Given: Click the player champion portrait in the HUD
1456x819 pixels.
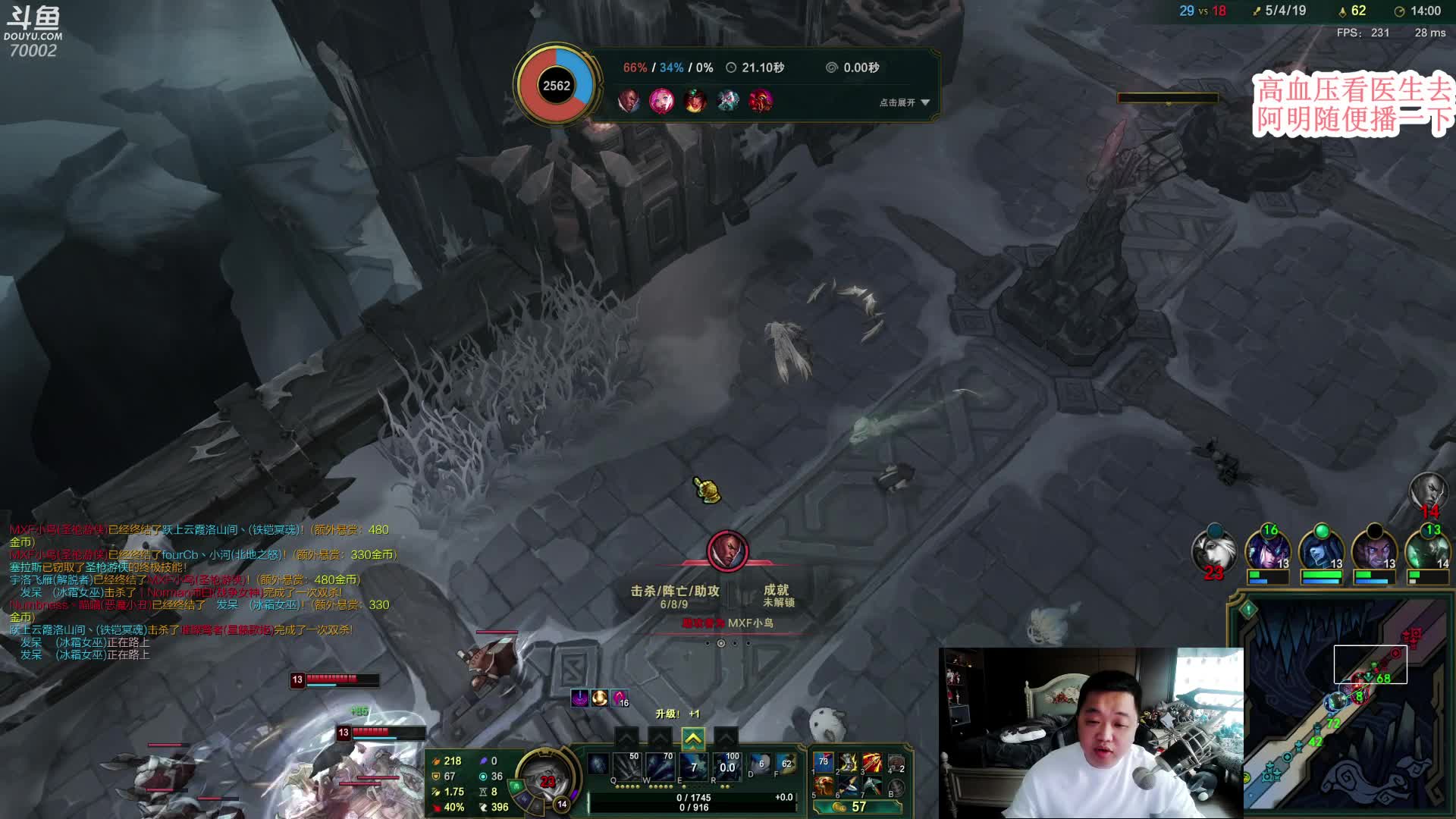Looking at the screenshot, I should [544, 780].
